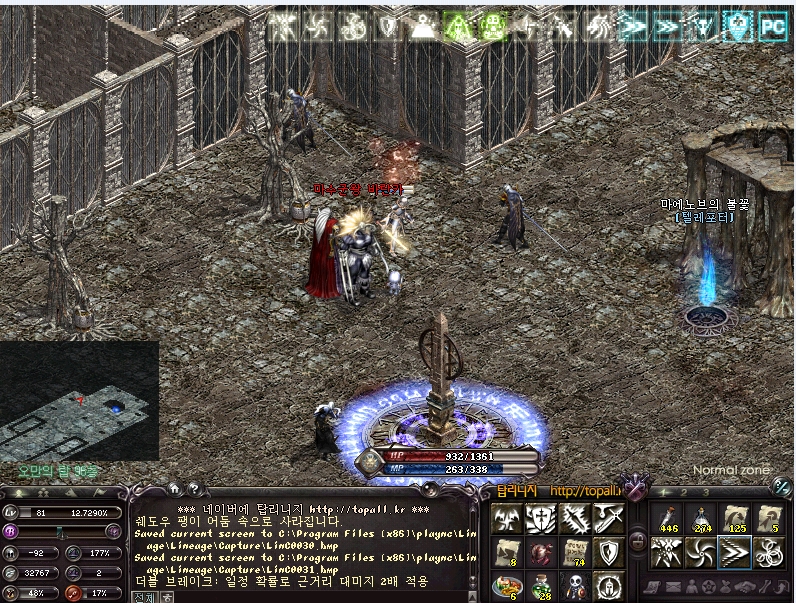Switch to the 전체 chat tab
This screenshot has width=796, height=603.
(x=143, y=597)
